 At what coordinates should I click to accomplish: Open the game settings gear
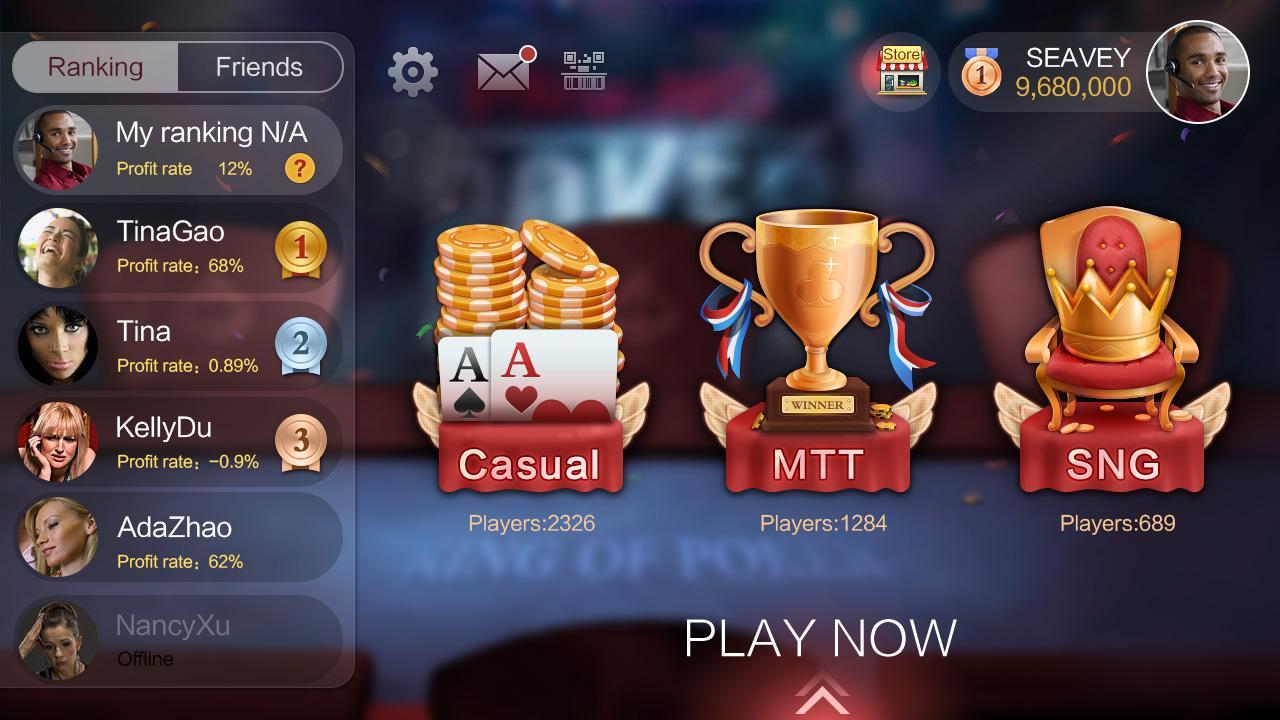[410, 71]
